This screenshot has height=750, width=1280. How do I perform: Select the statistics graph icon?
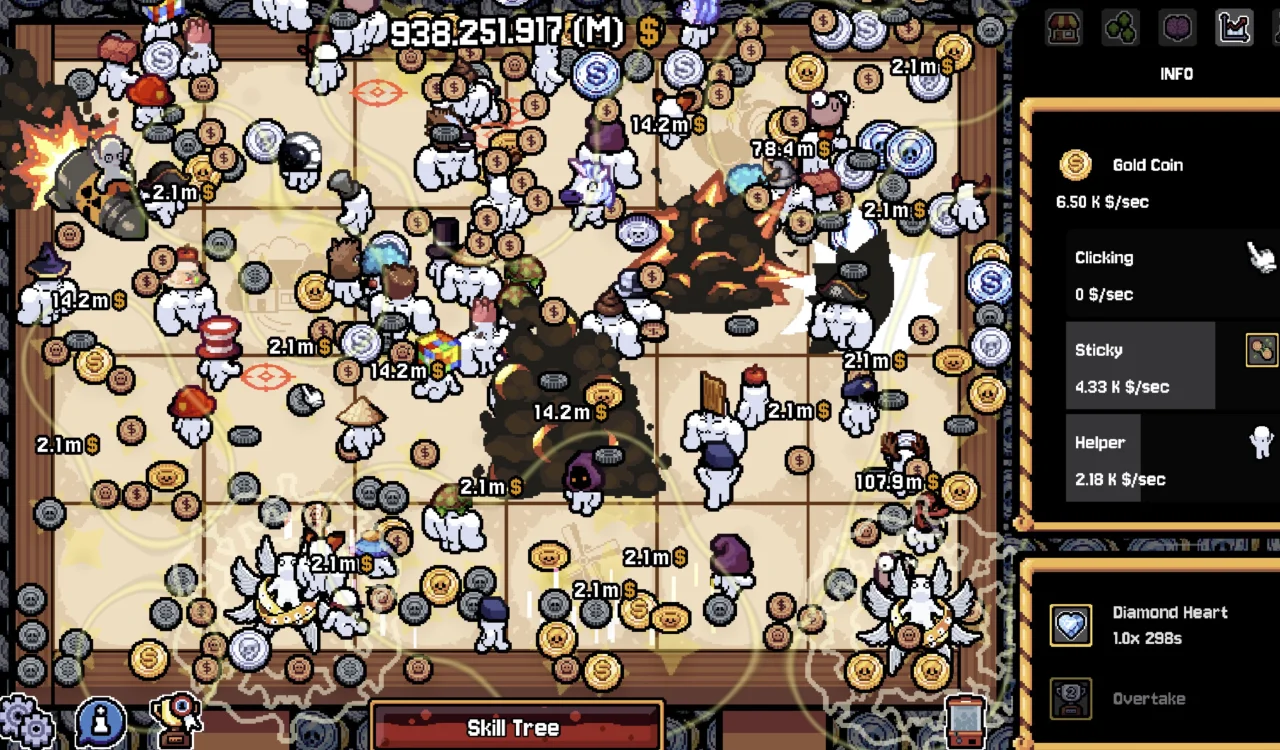1234,28
